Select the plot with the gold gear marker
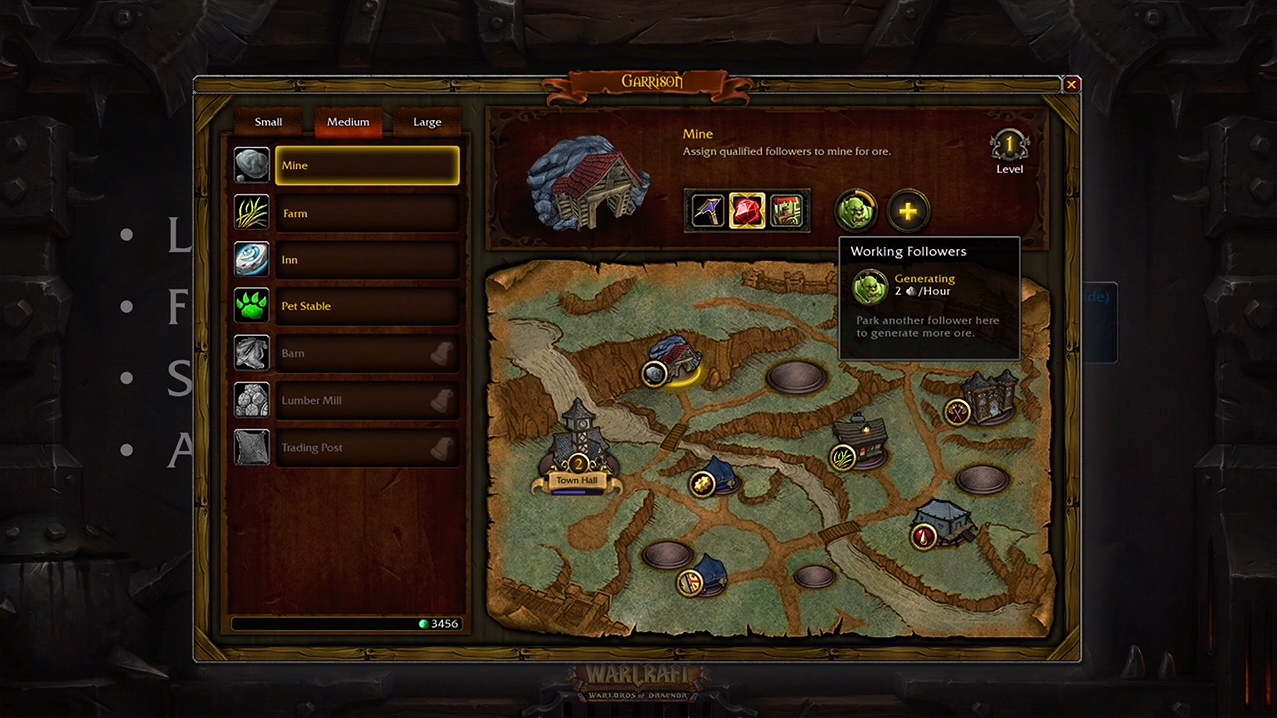Screen dimensions: 1277x718 click(x=702, y=484)
